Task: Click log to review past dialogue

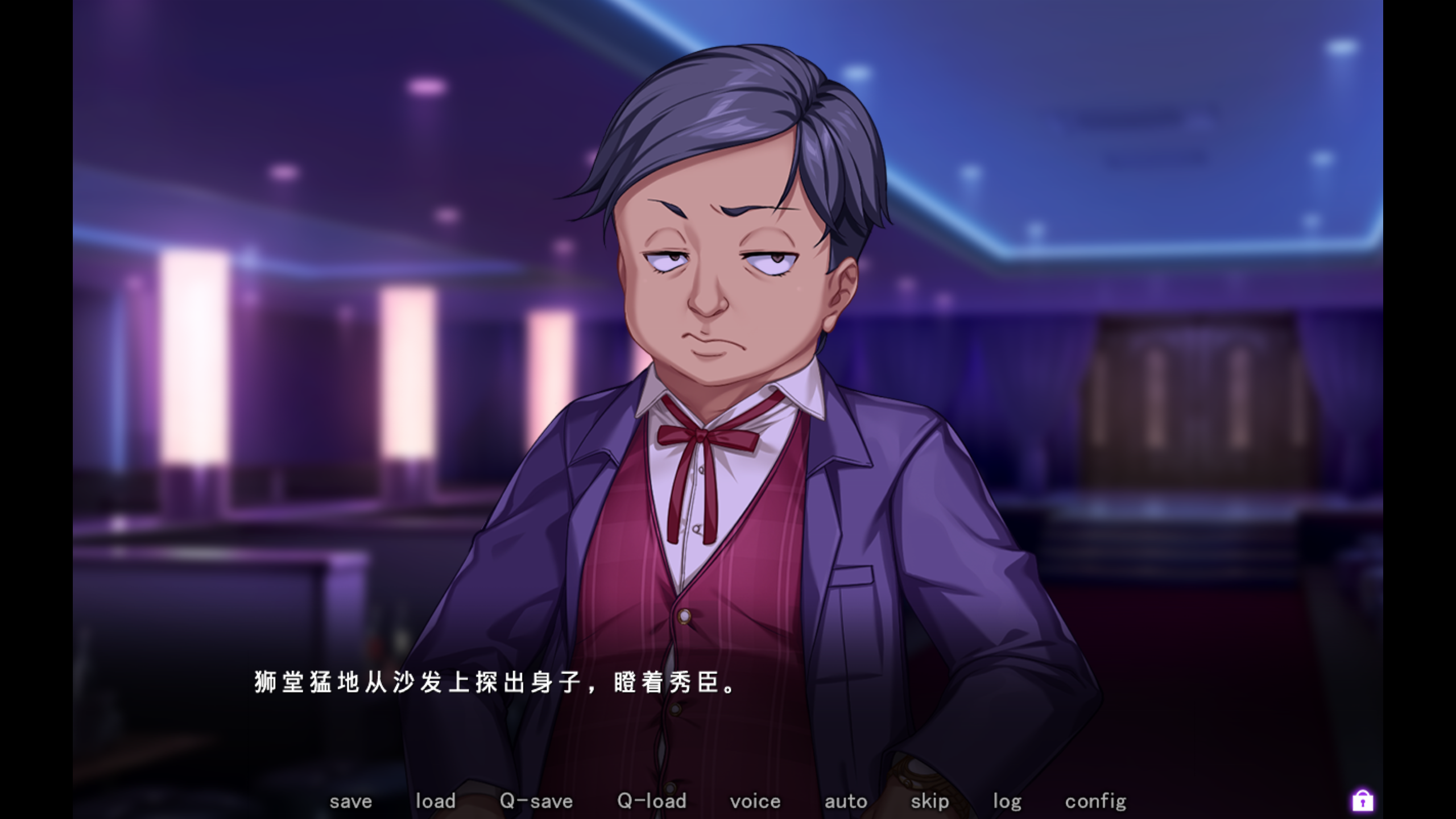Action: click(x=1007, y=801)
